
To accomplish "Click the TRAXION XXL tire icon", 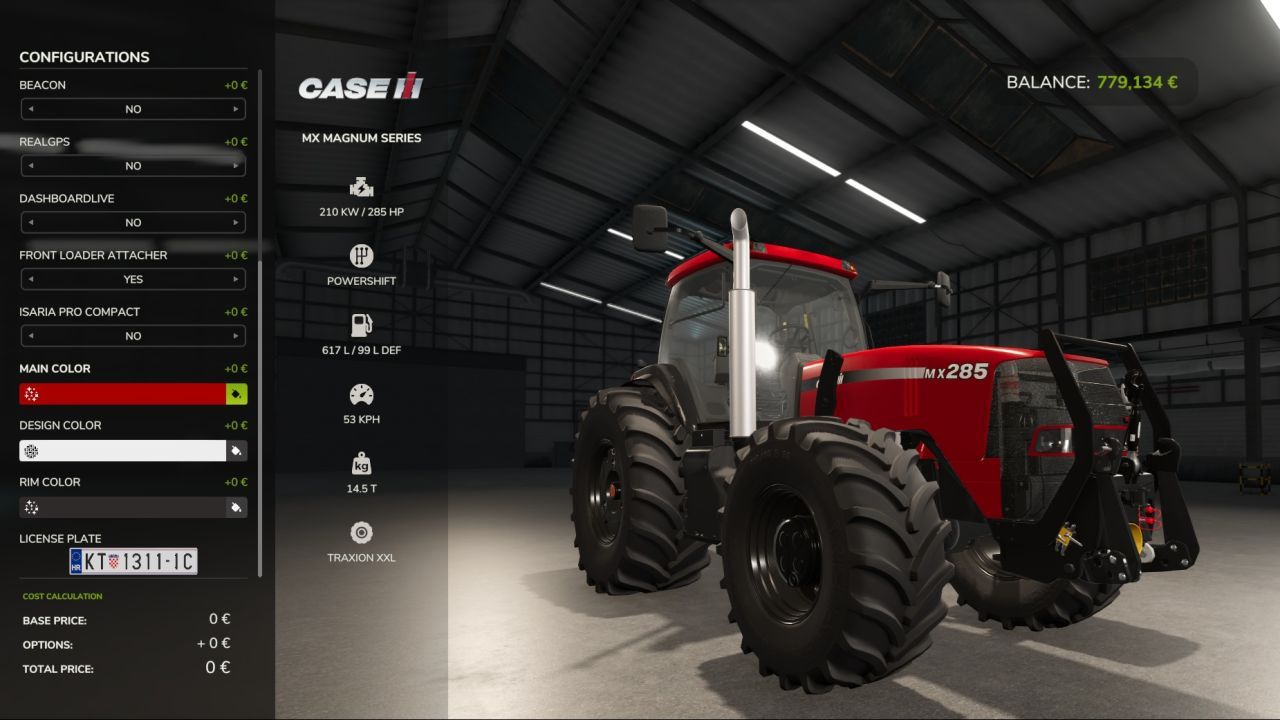I will pyautogui.click(x=361, y=531).
